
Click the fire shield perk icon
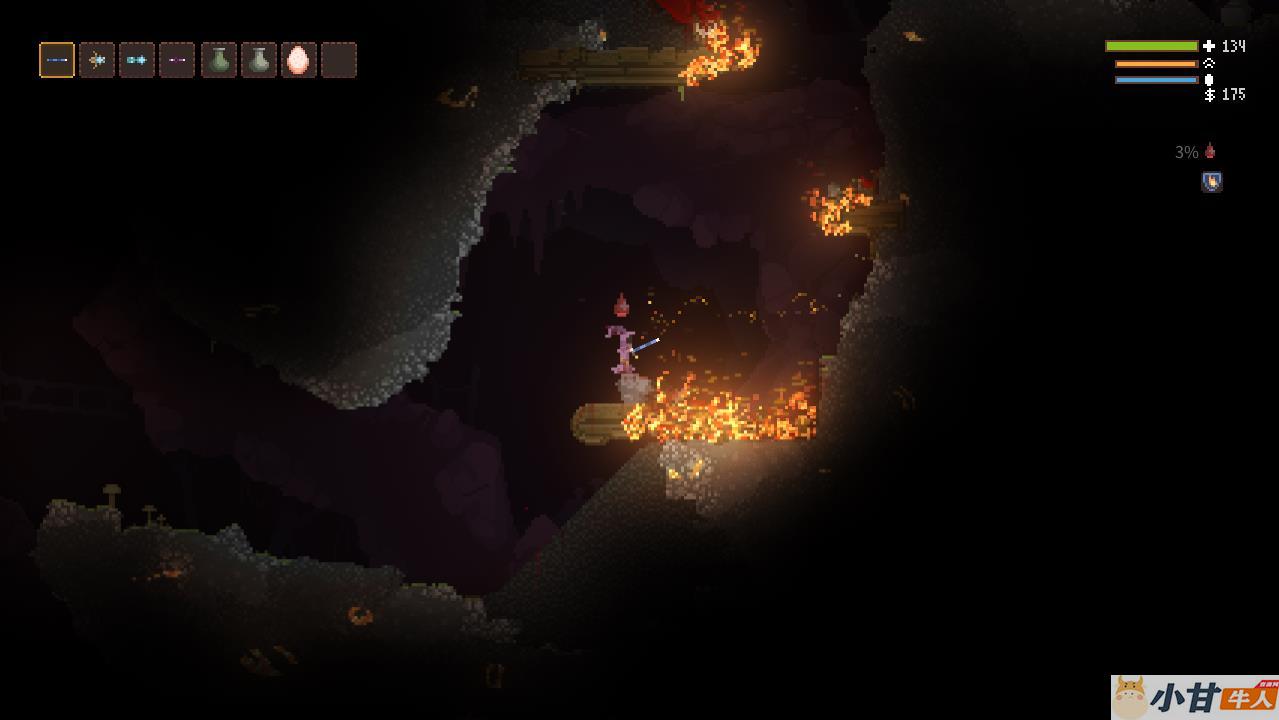point(1211,182)
